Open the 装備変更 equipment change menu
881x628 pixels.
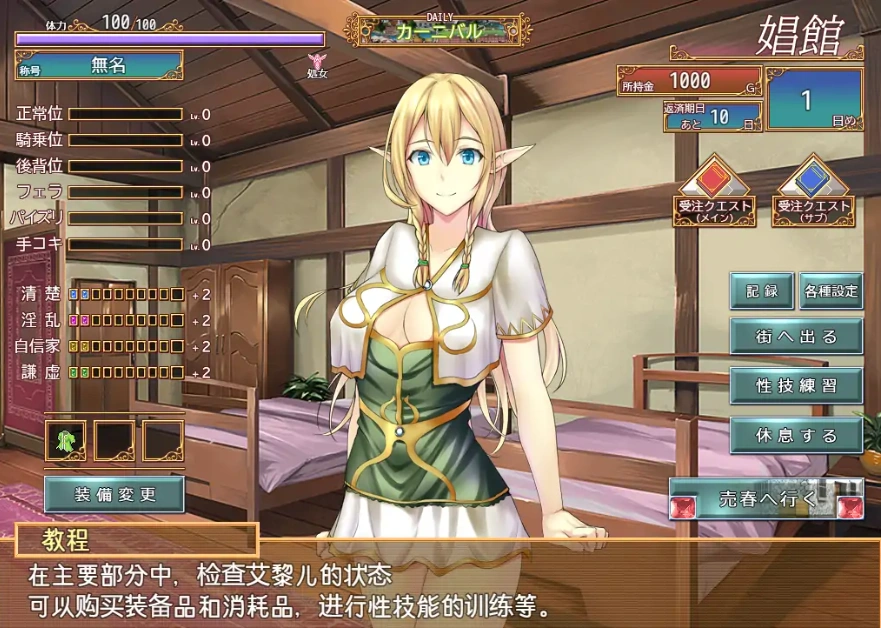point(114,494)
